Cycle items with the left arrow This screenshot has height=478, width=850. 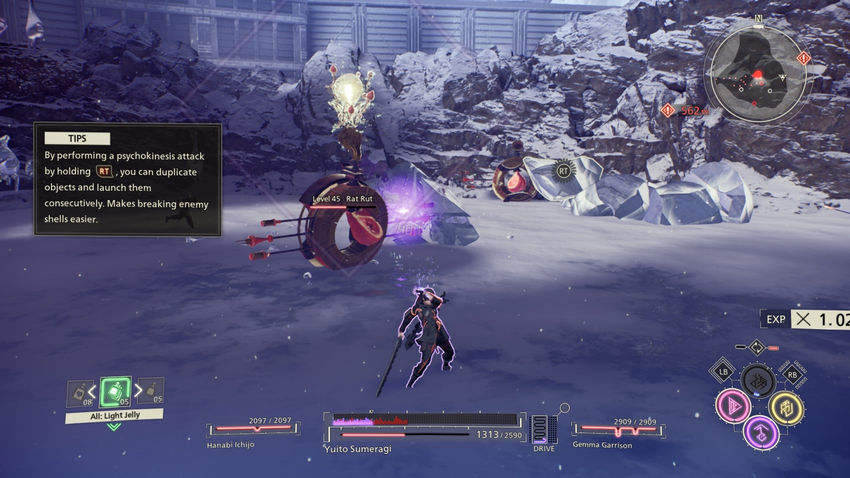[93, 391]
